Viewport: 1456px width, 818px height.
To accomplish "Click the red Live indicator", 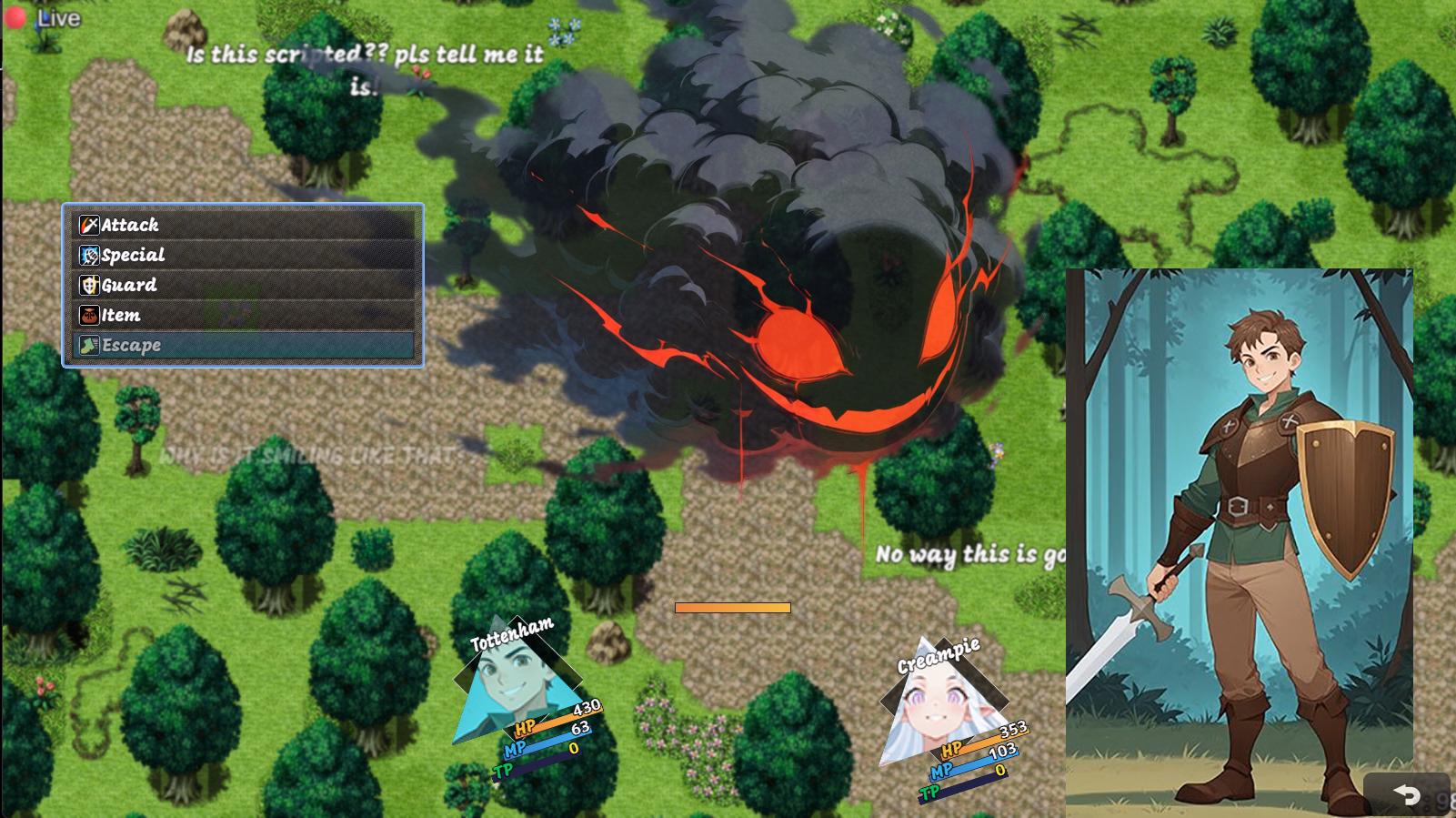I will click(15, 18).
